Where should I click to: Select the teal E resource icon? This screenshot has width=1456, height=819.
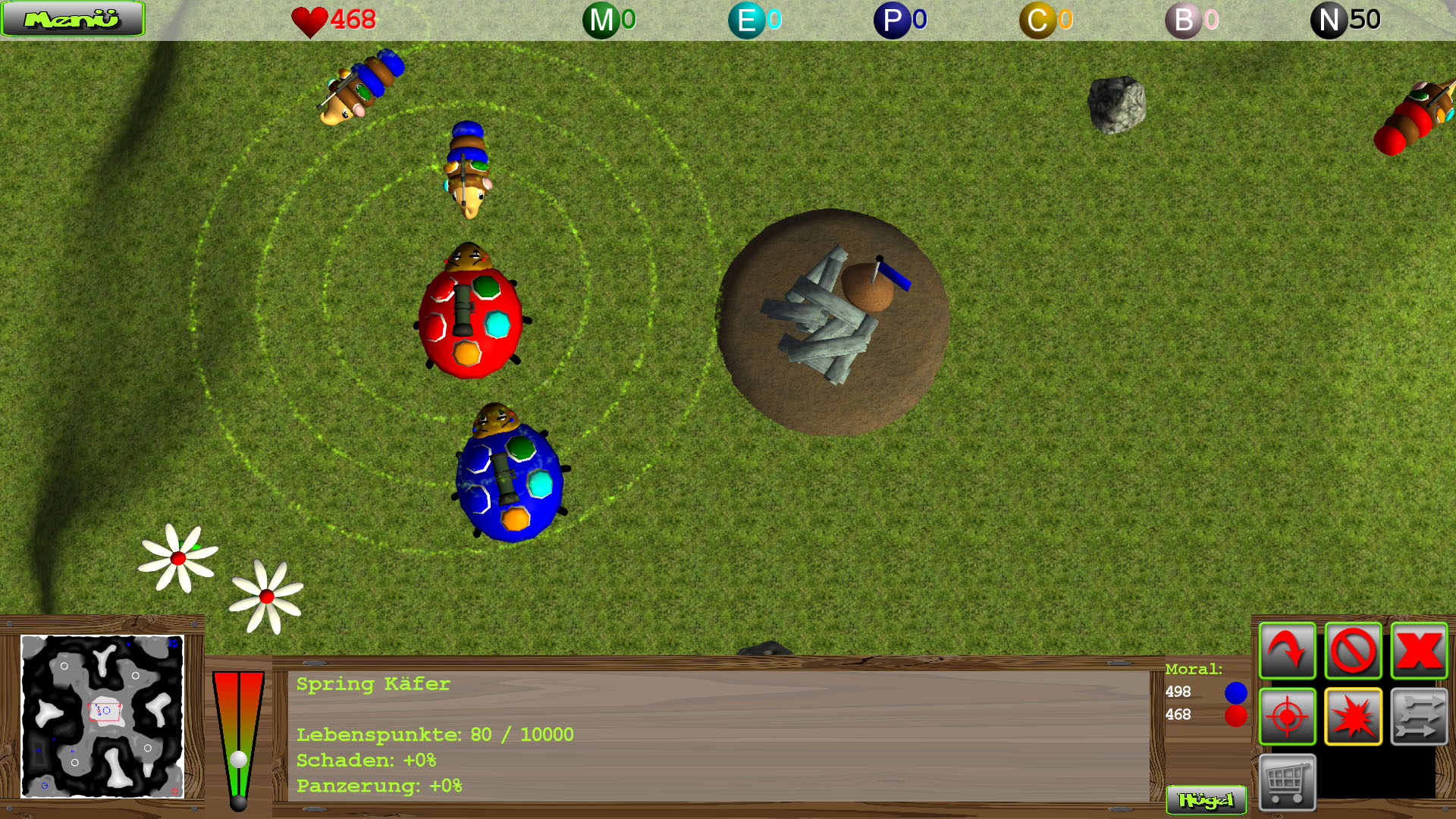[746, 20]
